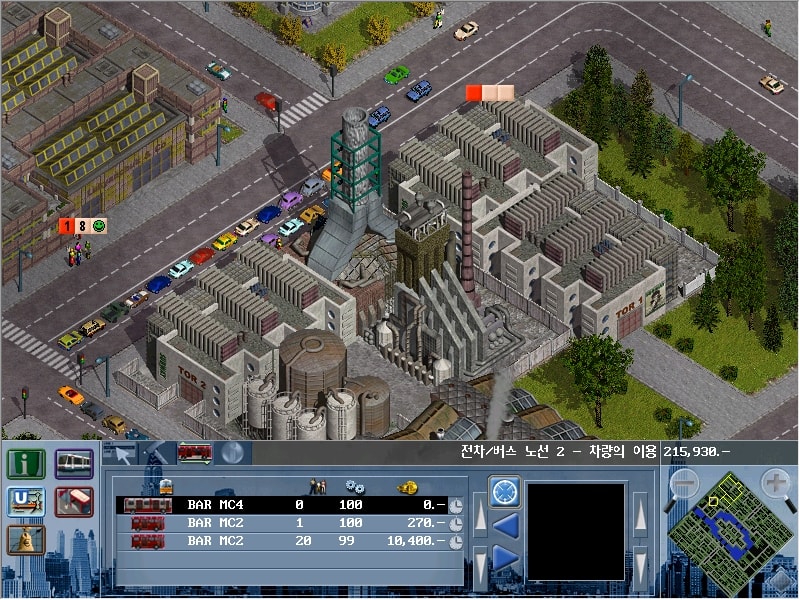Activate the center-on-vehicle crosshair button
Viewport: 800px width, 600px height.
point(504,492)
